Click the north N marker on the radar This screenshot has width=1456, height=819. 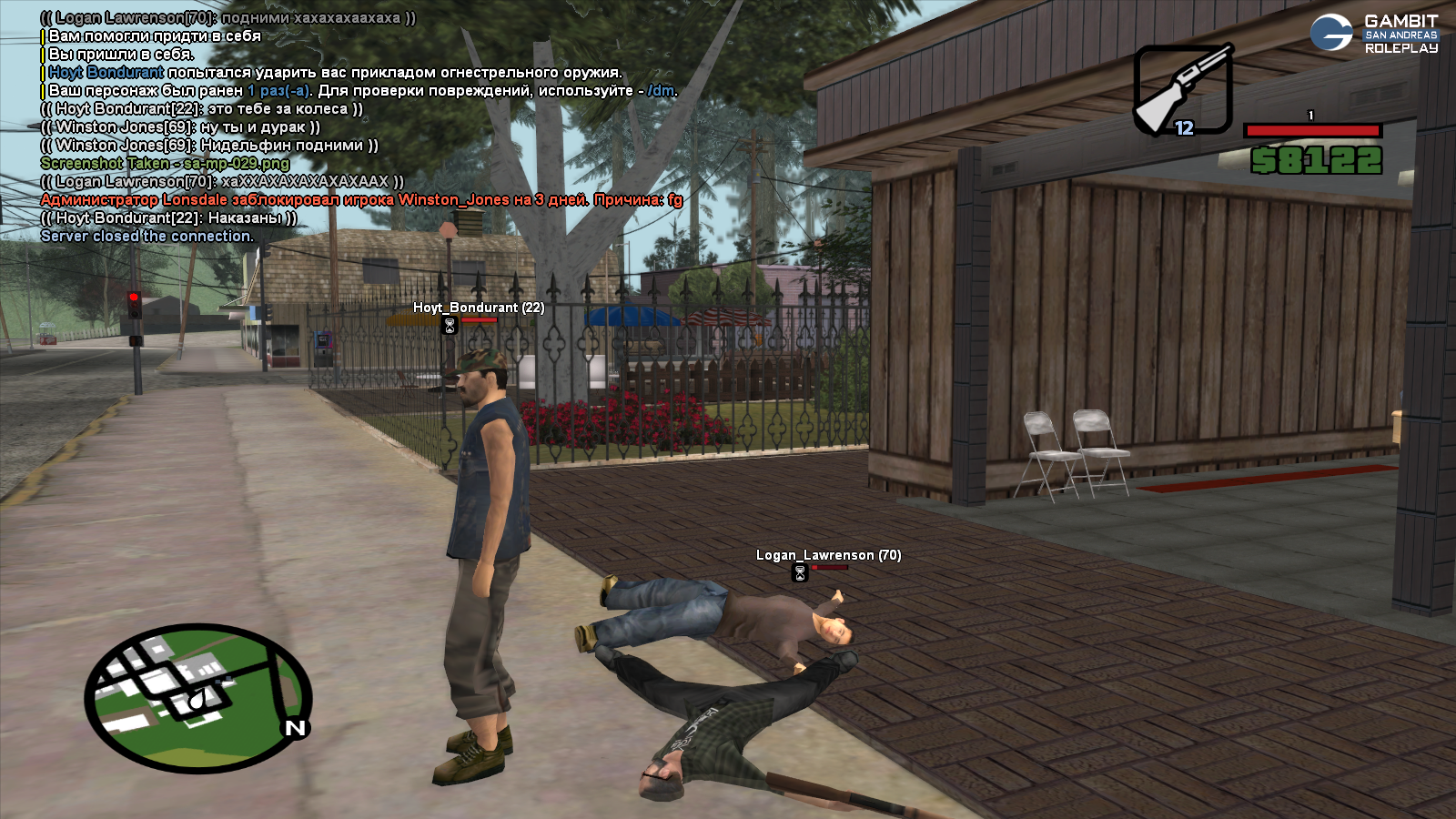tap(296, 728)
